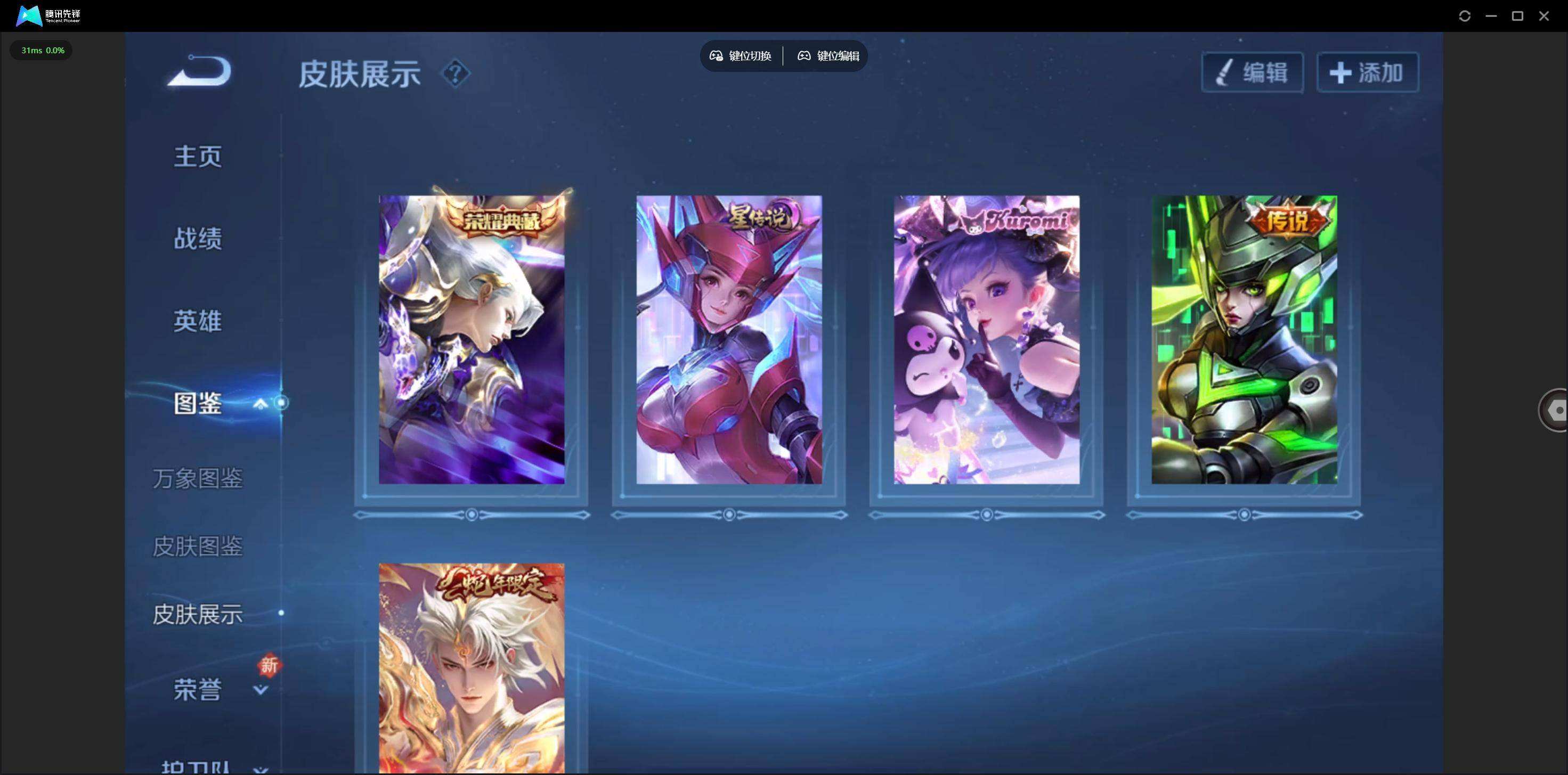Open 键位编辑 in the overlay
This screenshot has width=1568, height=775.
point(828,56)
